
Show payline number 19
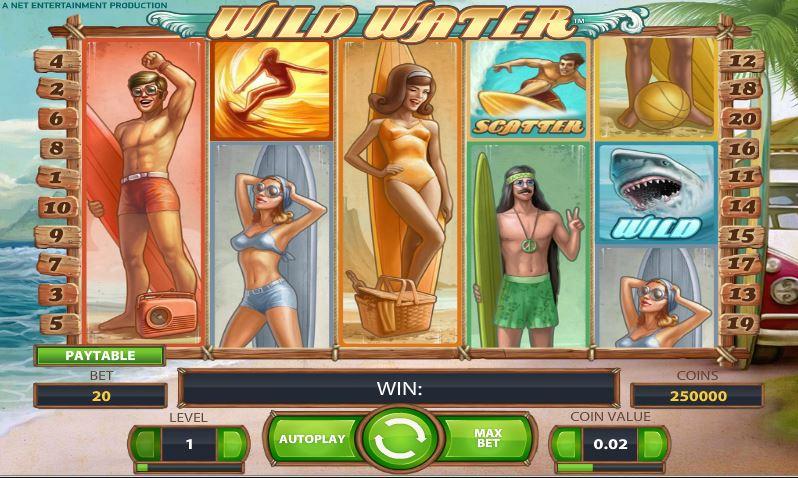pos(741,323)
